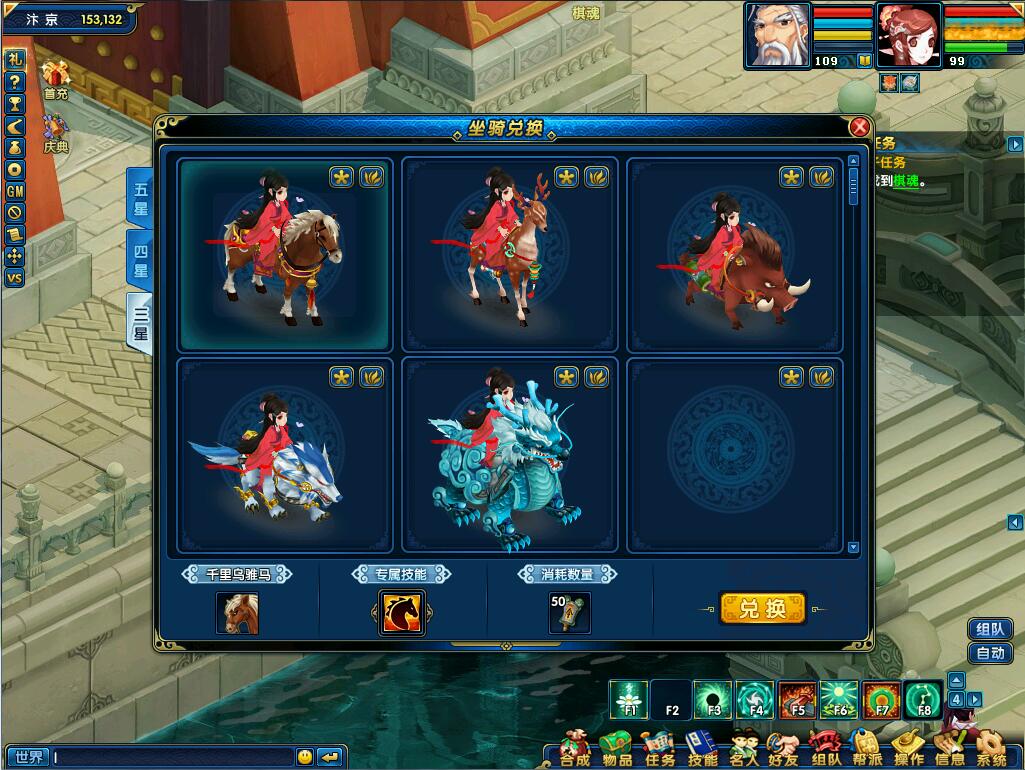Choose the blue qilin mount tile

[x=509, y=456]
